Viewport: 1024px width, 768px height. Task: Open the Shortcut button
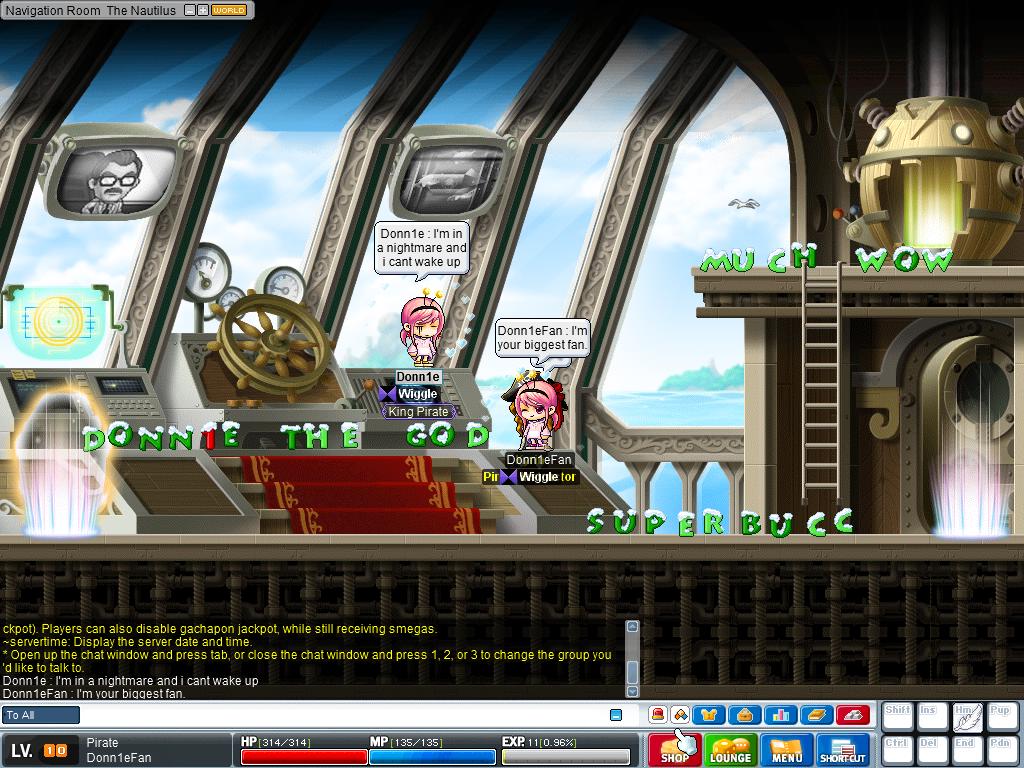pos(843,750)
